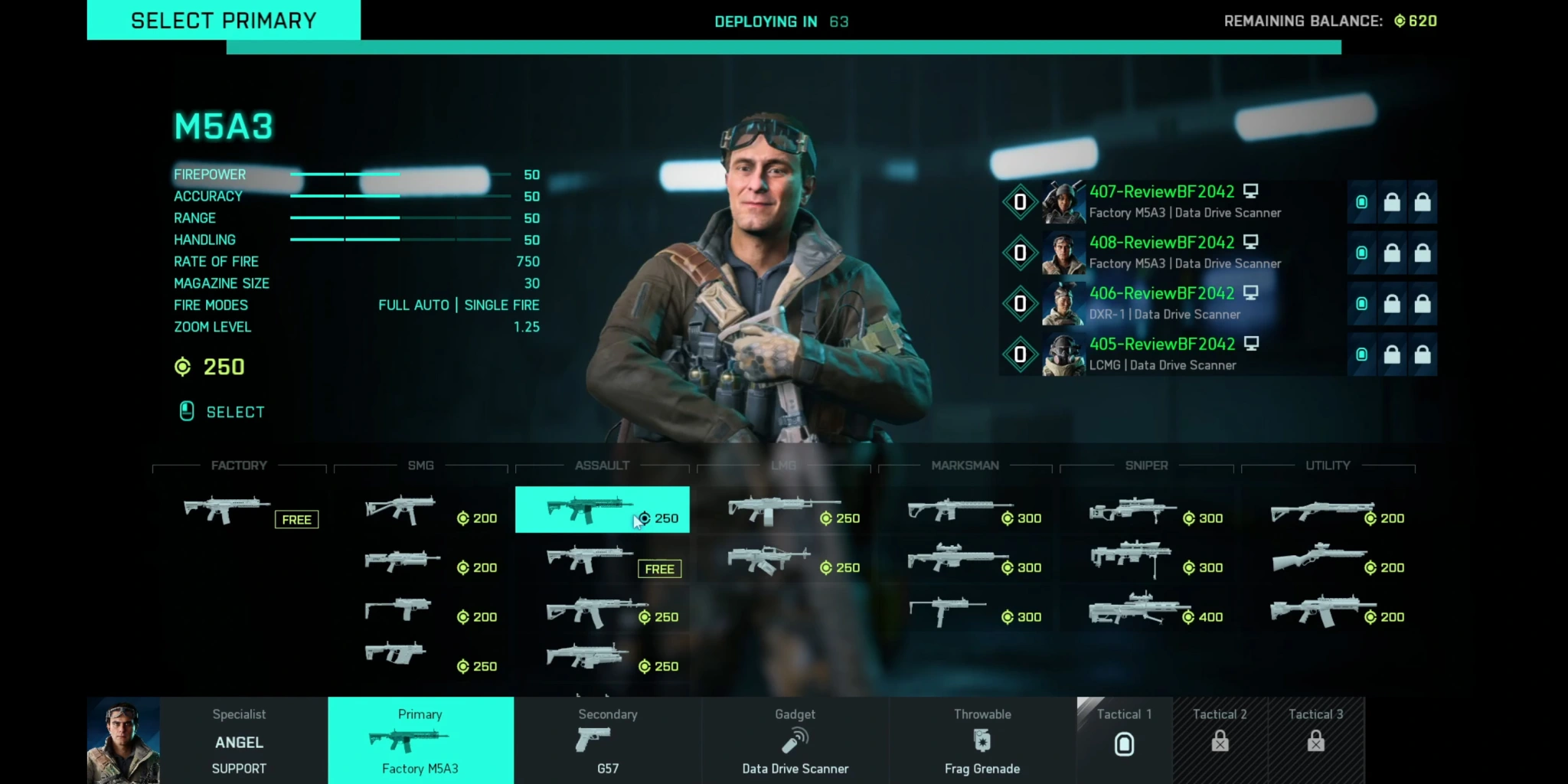Select the Tactical 1 slot
This screenshot has width=1568, height=784.
[1124, 740]
